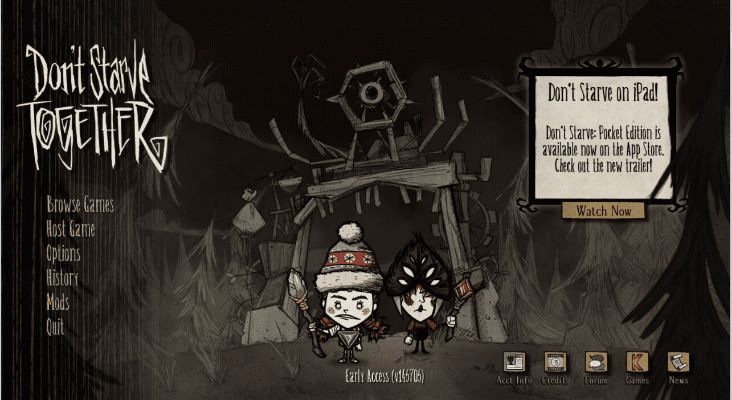This screenshot has width=732, height=400.
Task: Open the Options menu
Action: (63, 253)
